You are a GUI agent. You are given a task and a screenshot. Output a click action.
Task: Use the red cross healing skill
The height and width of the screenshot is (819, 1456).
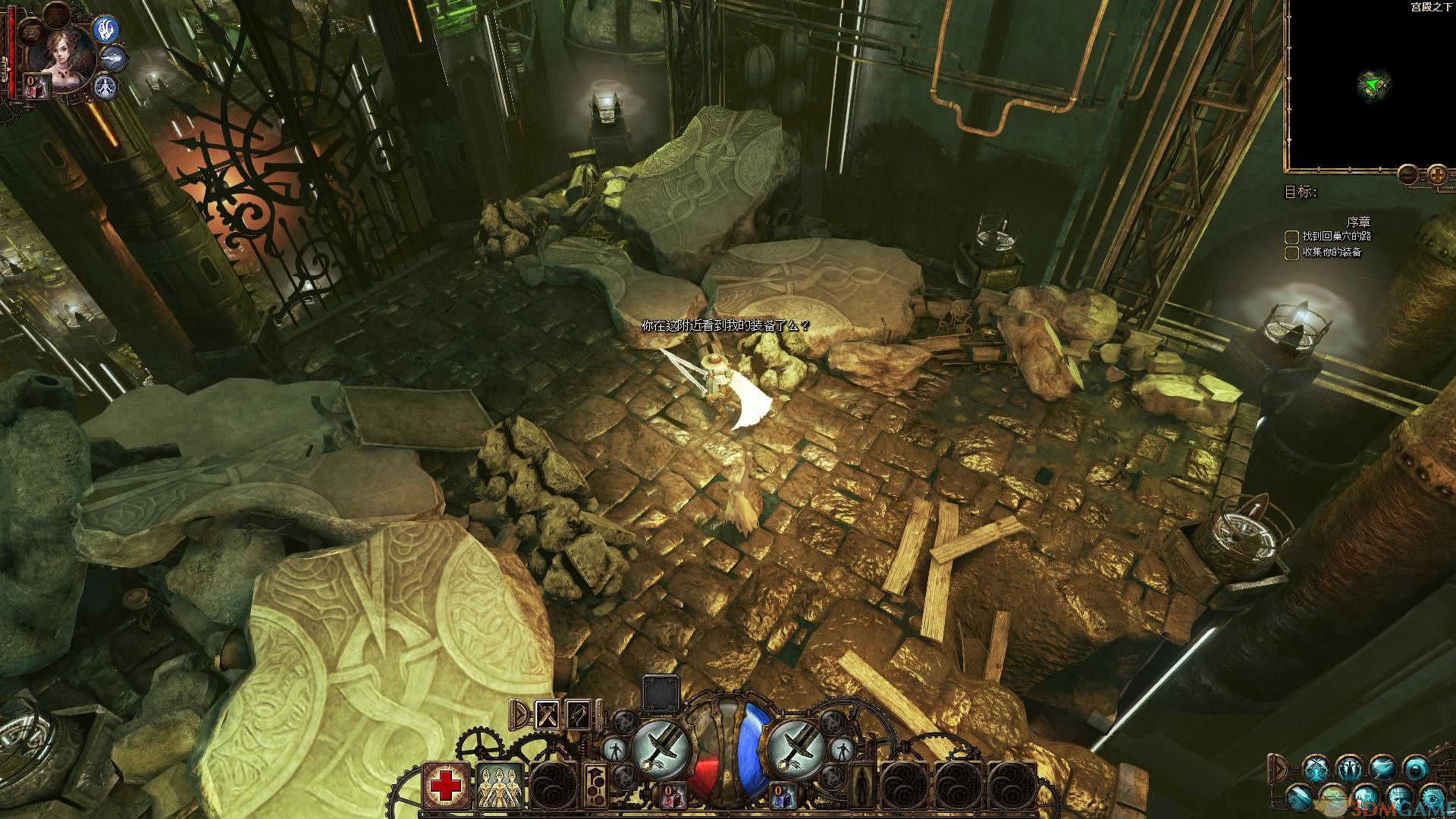point(445,785)
